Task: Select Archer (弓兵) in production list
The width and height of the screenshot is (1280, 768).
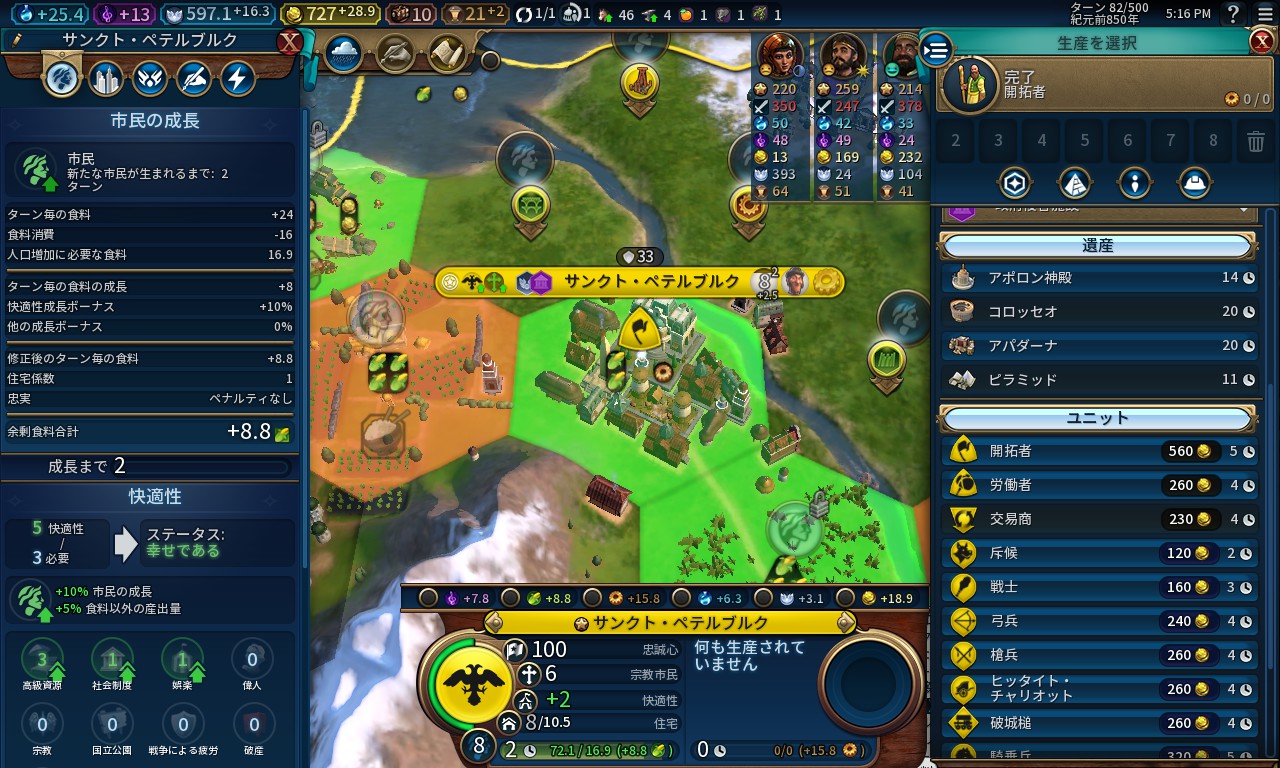Action: (x=1098, y=621)
